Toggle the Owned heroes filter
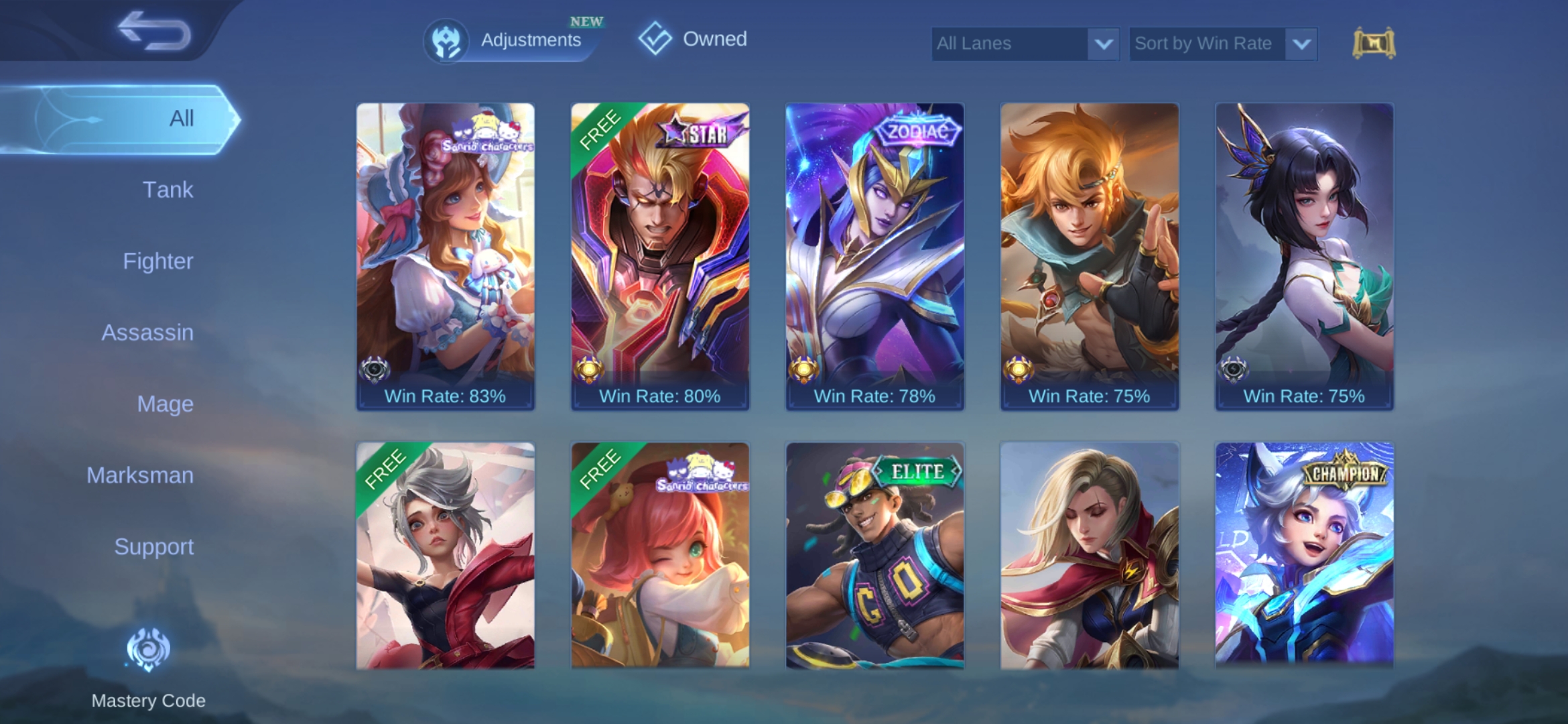1568x724 pixels. tap(693, 39)
